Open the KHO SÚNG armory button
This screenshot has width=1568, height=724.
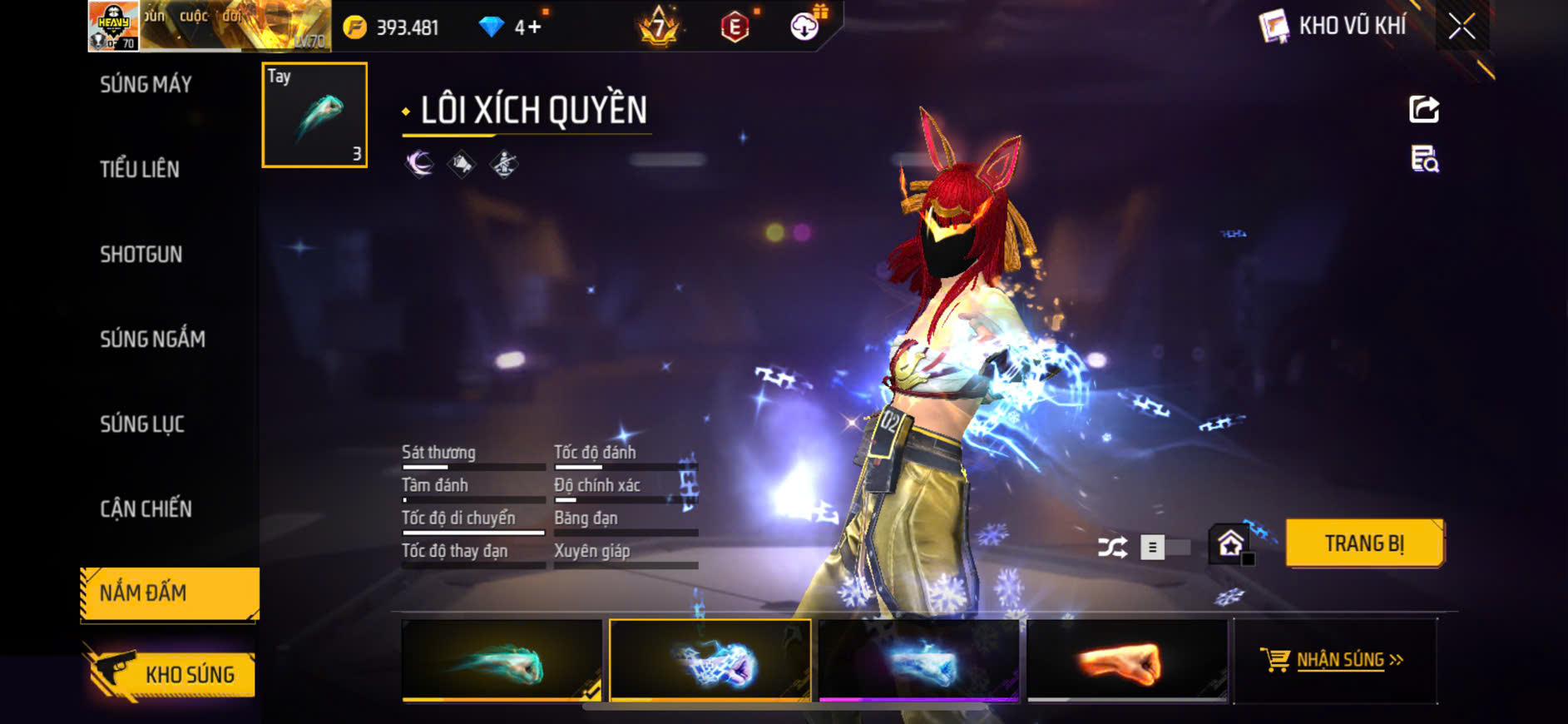[x=172, y=674]
